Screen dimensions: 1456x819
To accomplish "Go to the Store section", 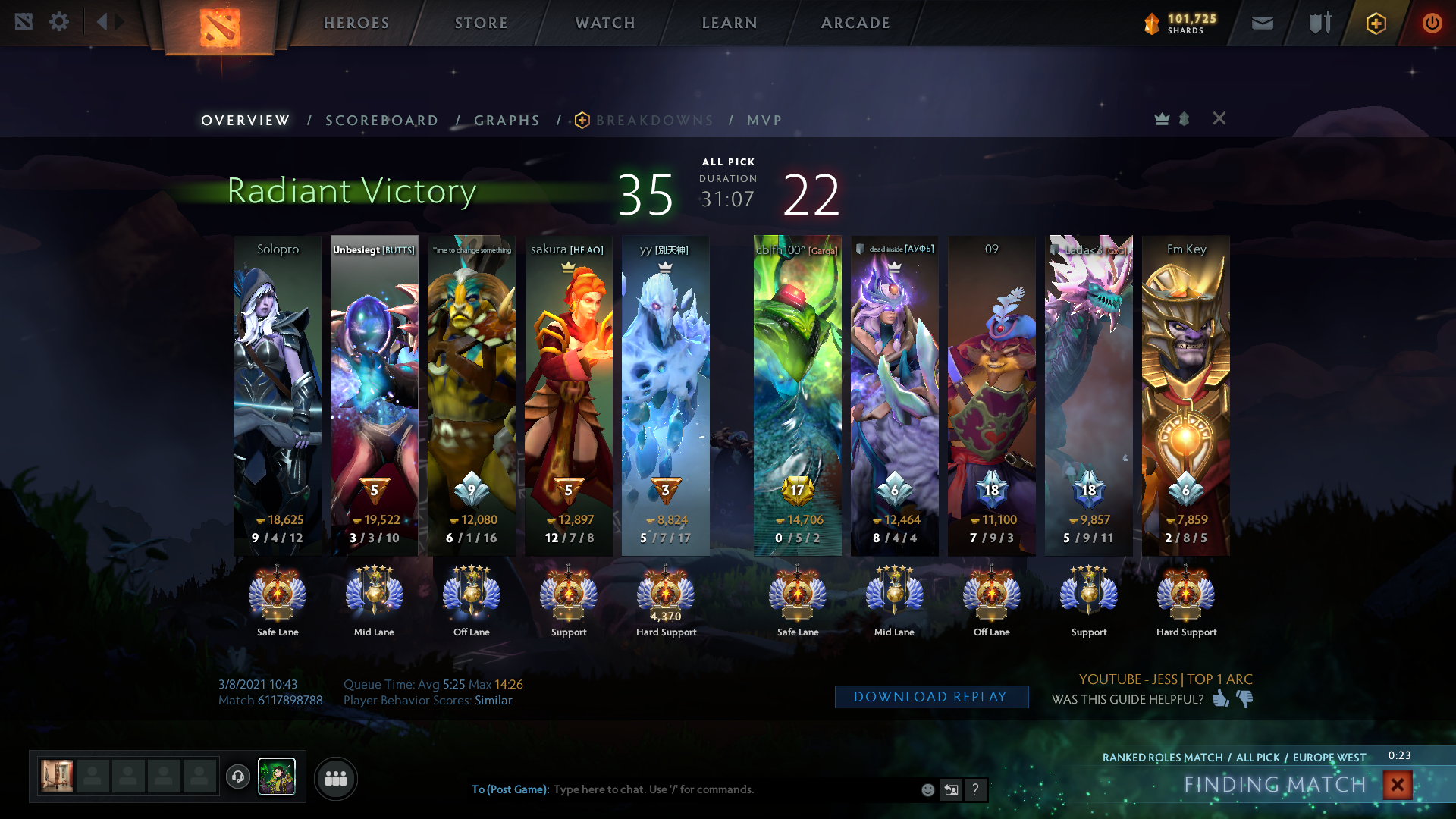I will point(481,23).
